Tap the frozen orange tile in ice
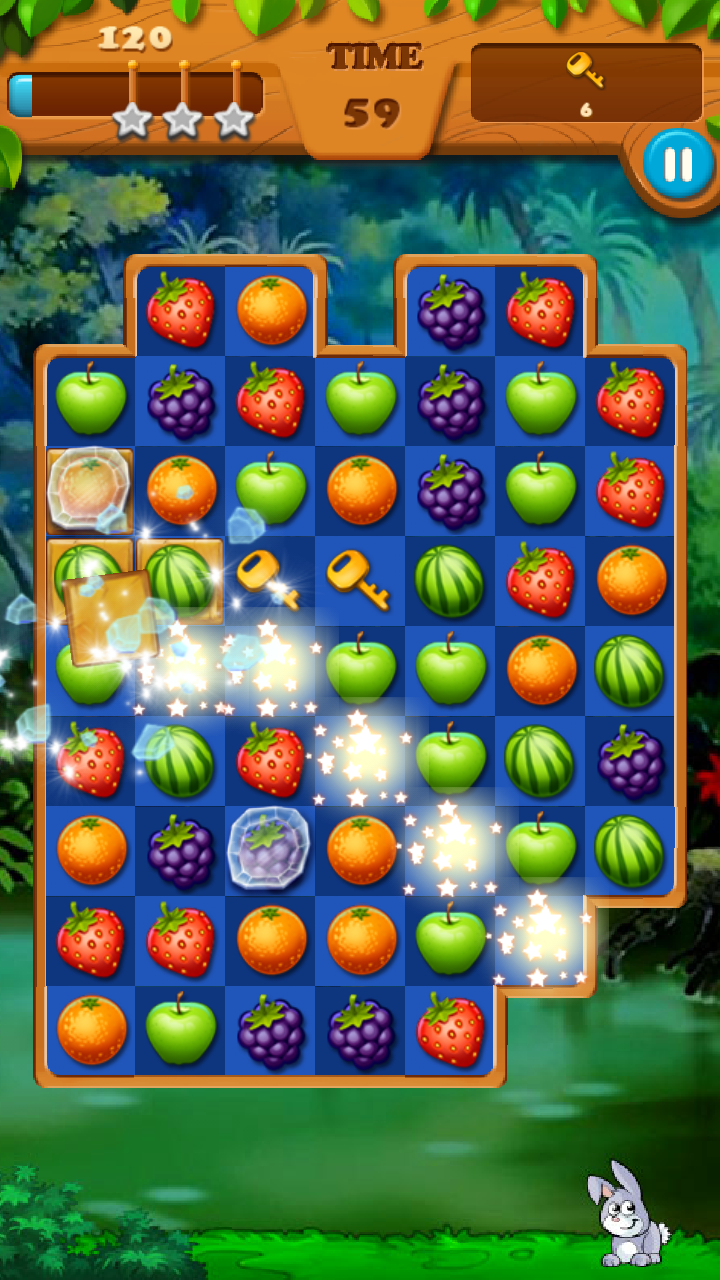 point(90,487)
